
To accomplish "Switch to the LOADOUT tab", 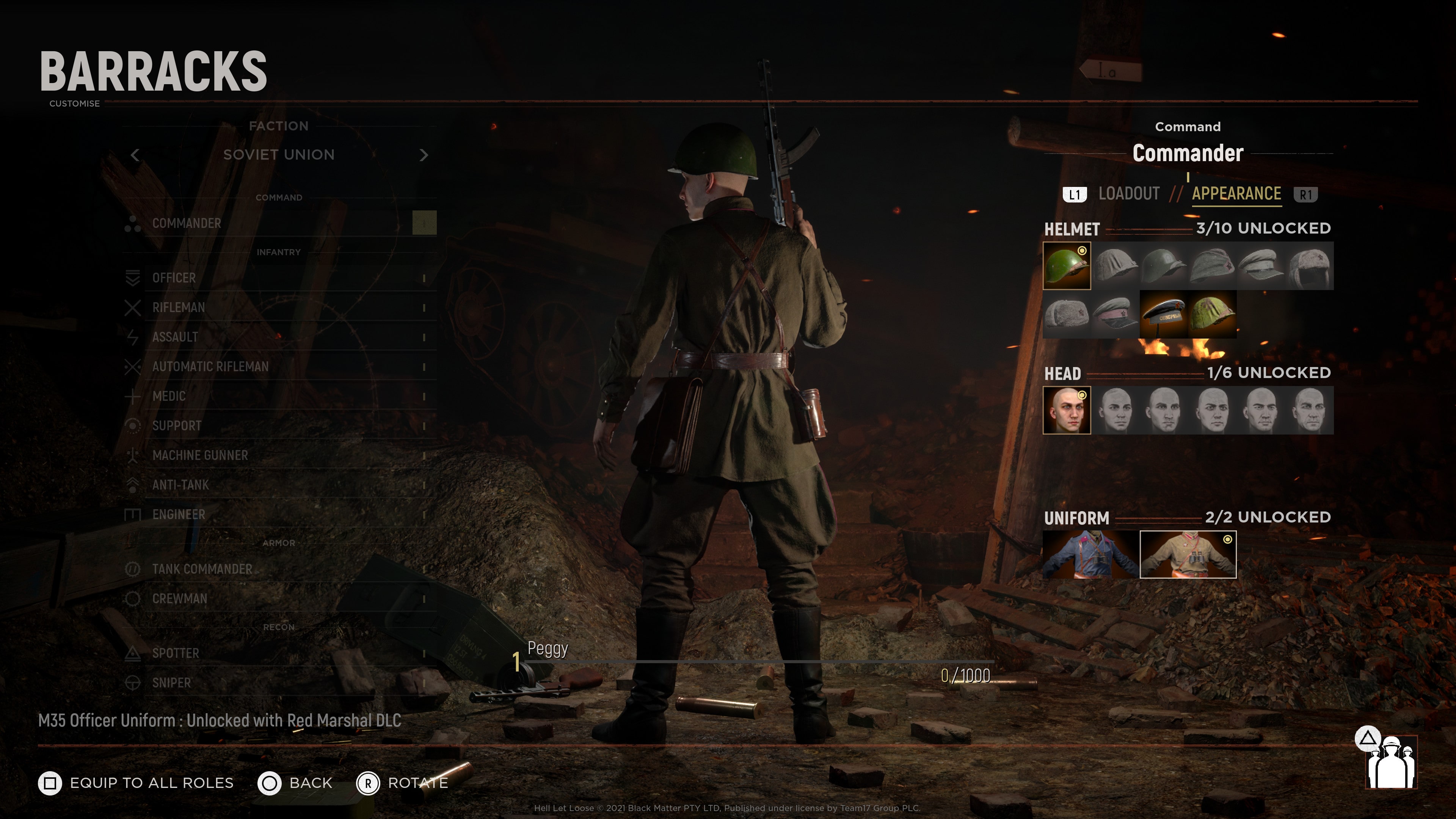I will (1128, 194).
